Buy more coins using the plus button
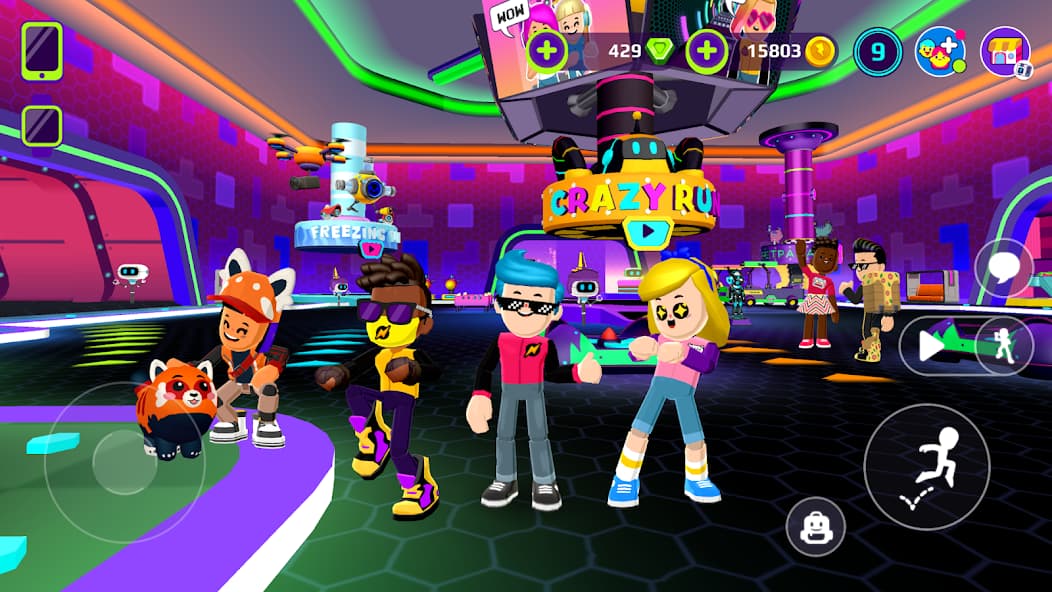 pyautogui.click(x=707, y=51)
